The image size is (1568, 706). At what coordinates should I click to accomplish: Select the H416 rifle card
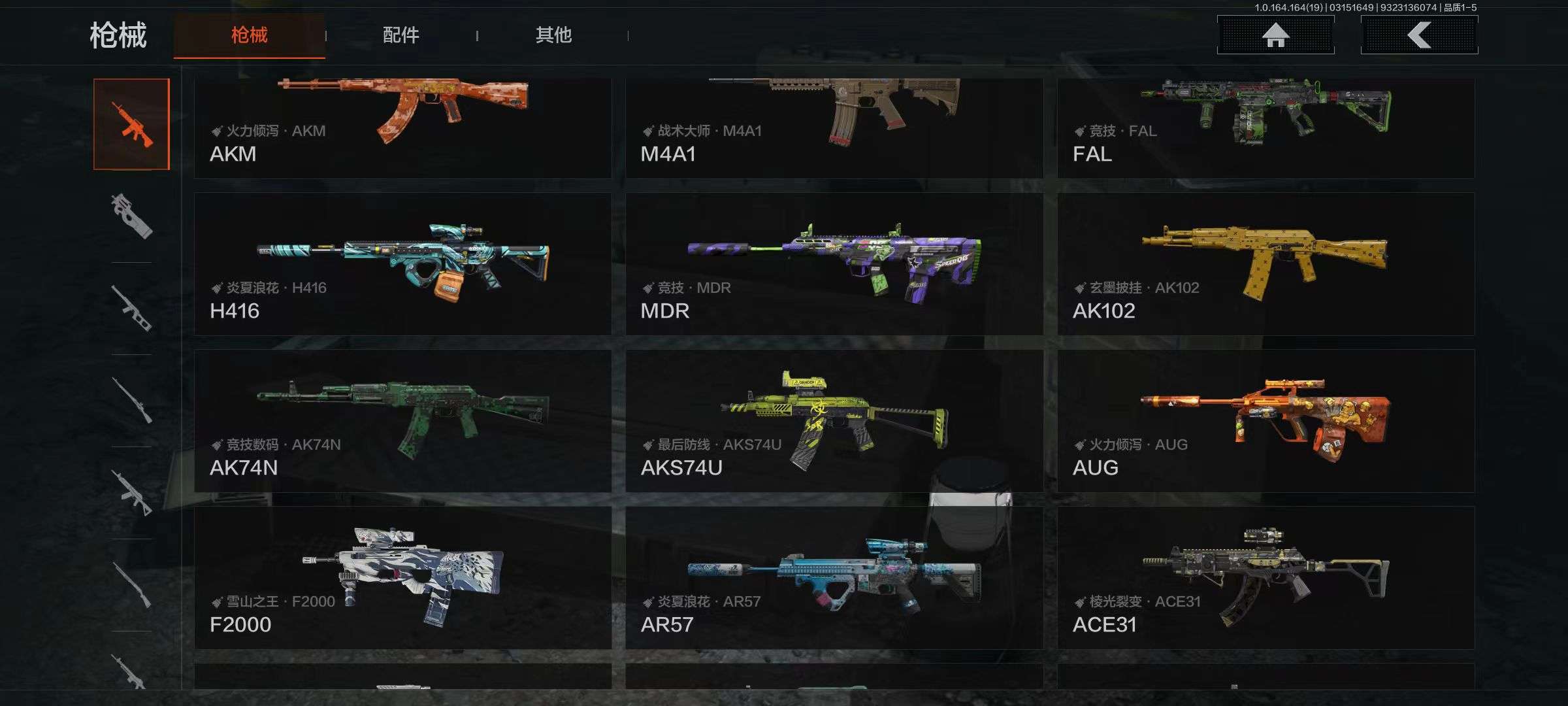point(402,264)
